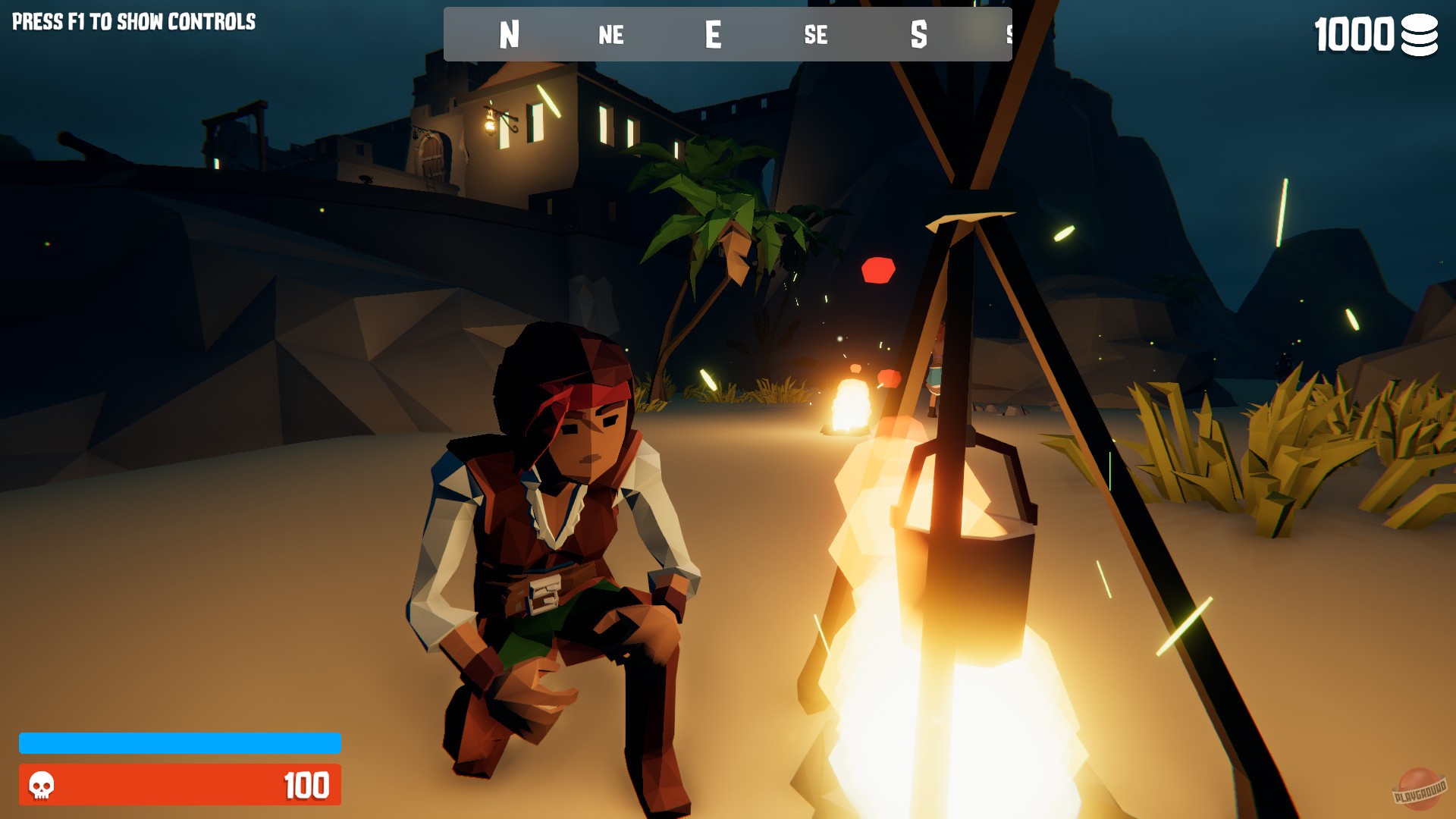Image resolution: width=1456 pixels, height=819 pixels.
Task: Click the NE marker on the navigation compass
Action: [611, 35]
